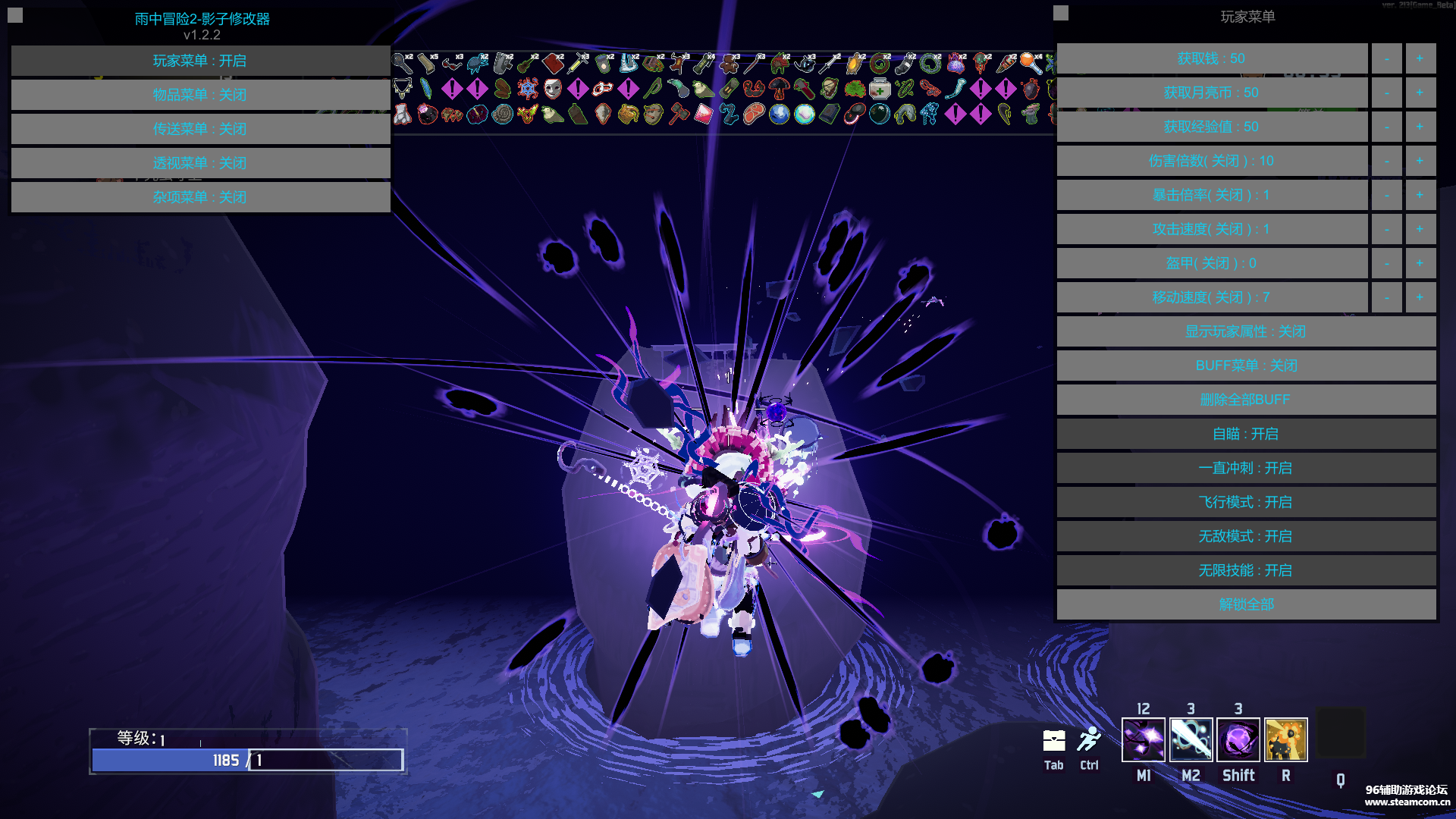Image resolution: width=1456 pixels, height=819 pixels.
Task: Toggle 无敌模式 off
Action: (x=1246, y=536)
